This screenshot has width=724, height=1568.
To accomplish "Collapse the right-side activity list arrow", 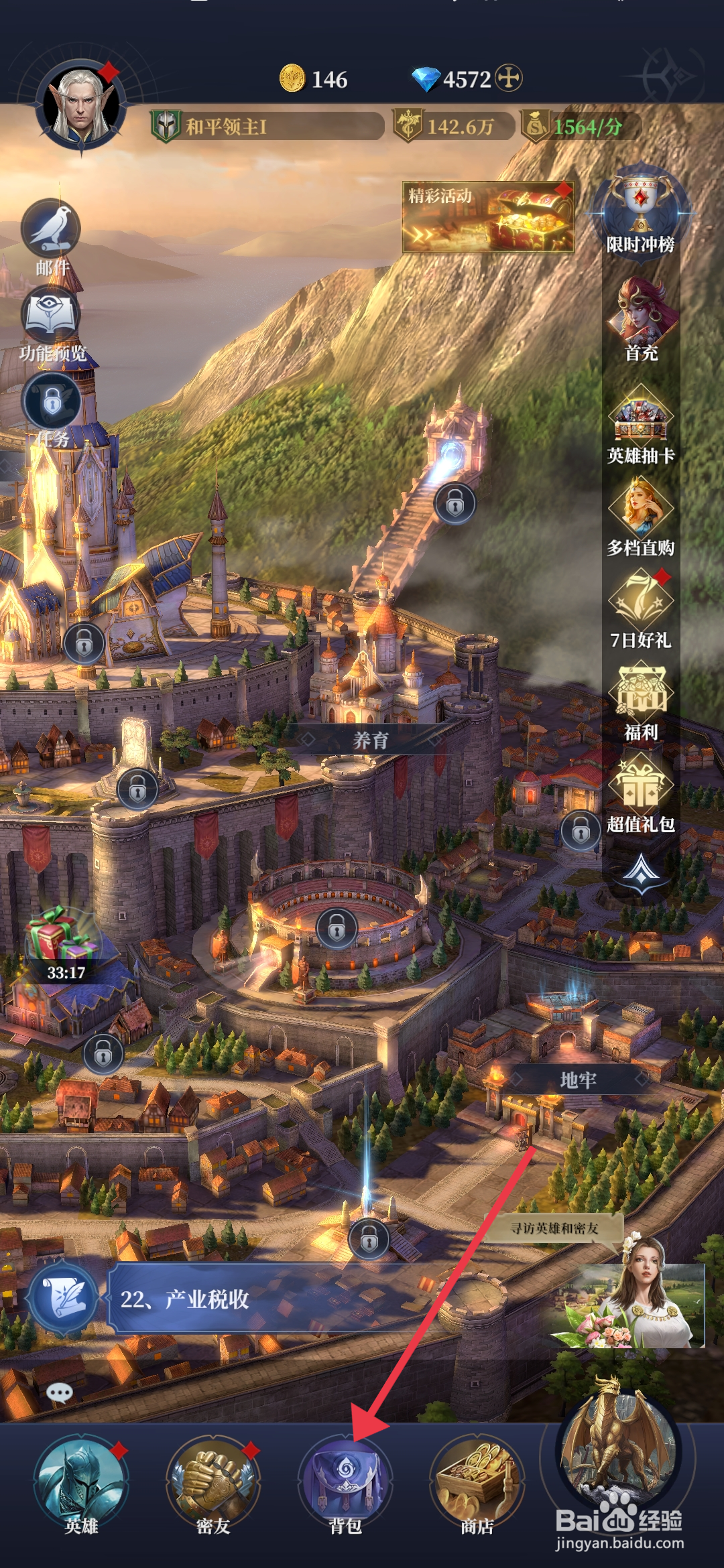I will click(x=642, y=872).
